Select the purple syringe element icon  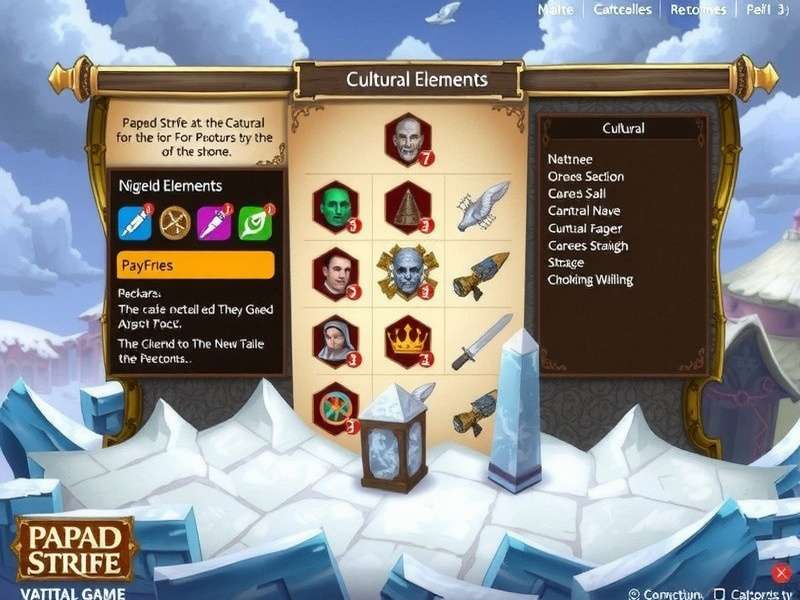coord(214,223)
